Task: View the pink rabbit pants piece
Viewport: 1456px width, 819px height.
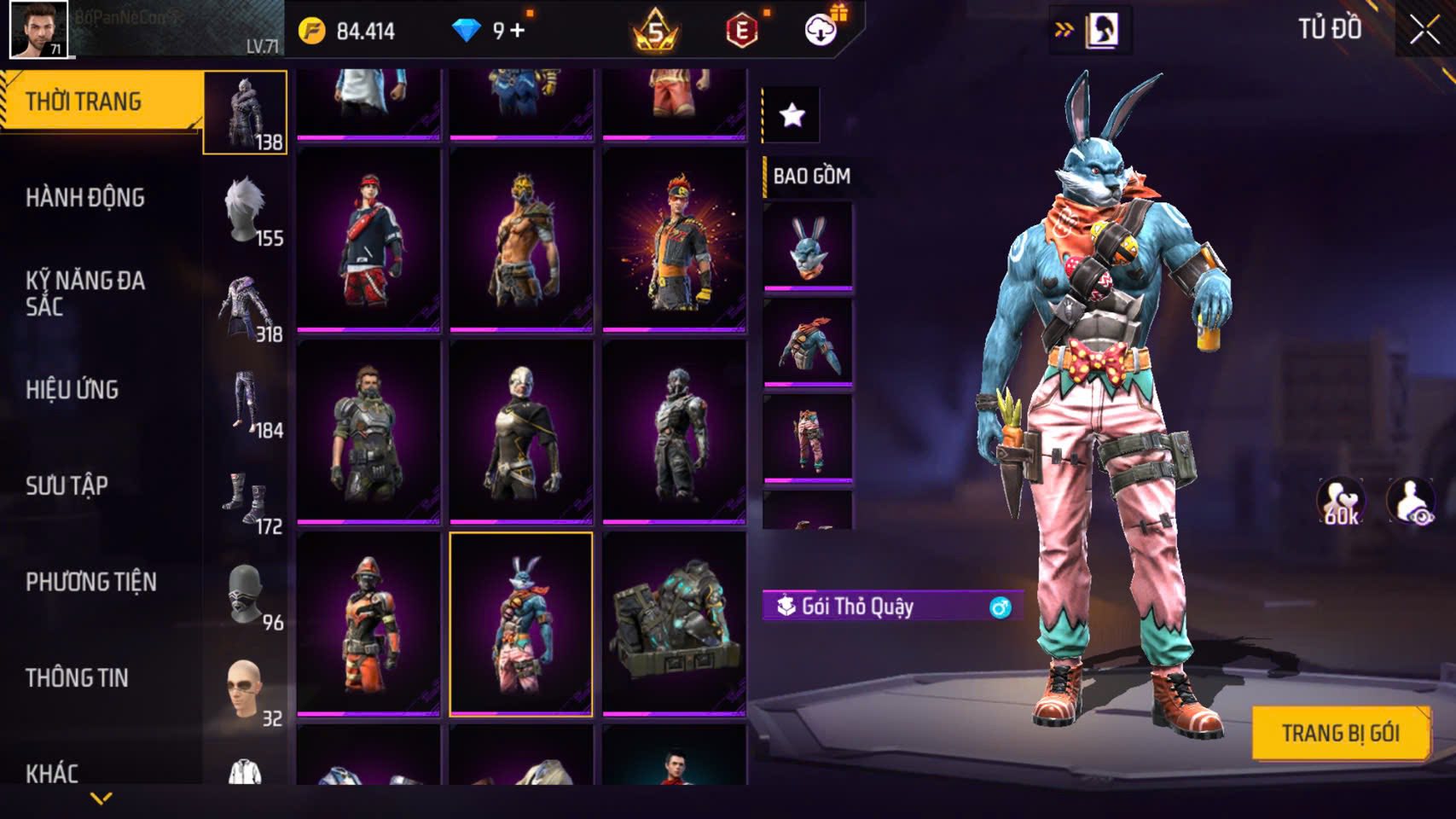Action: [x=808, y=438]
